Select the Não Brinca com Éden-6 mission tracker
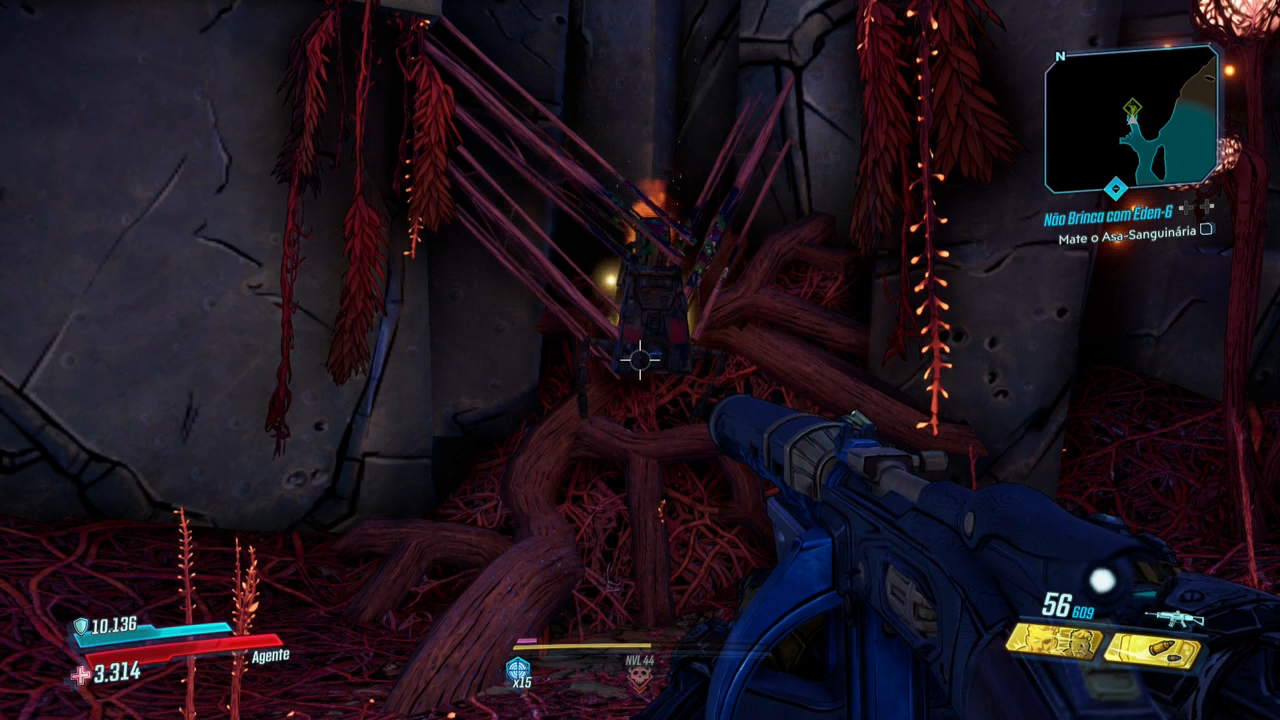Screen dimensions: 1280x720 pyautogui.click(x=1107, y=218)
